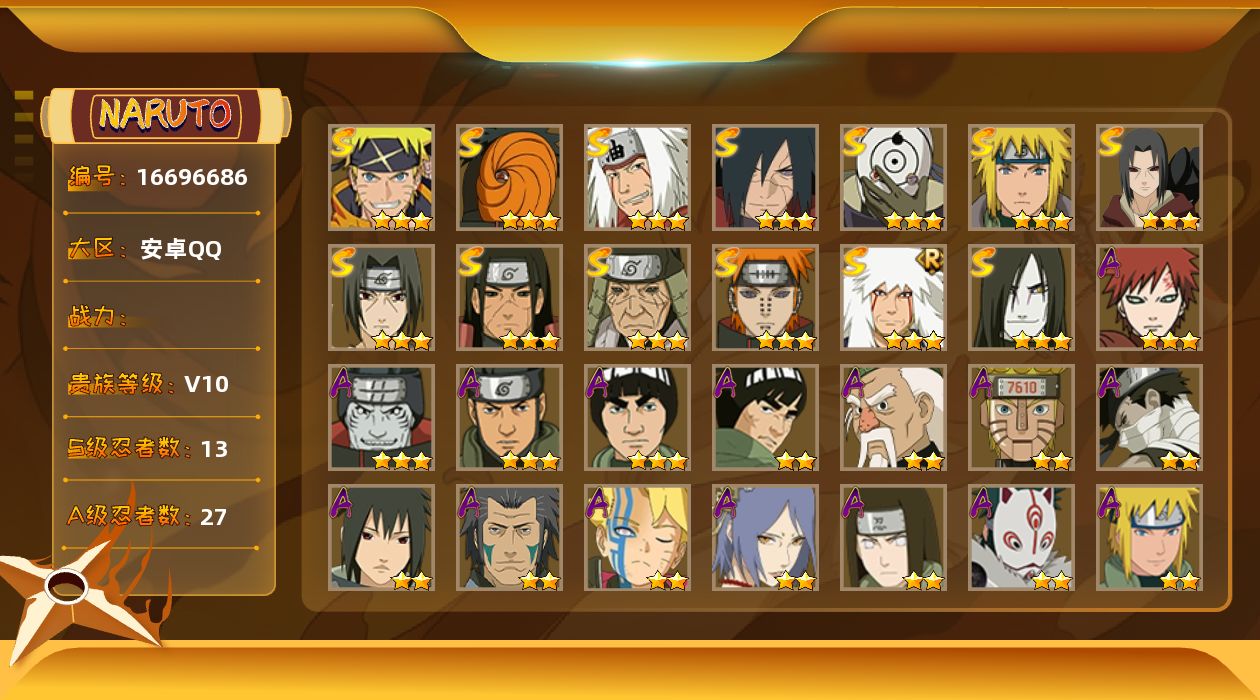Viewport: 1260px width, 700px height.
Task: Choose the long-haired Neji card
Action: 893,537
